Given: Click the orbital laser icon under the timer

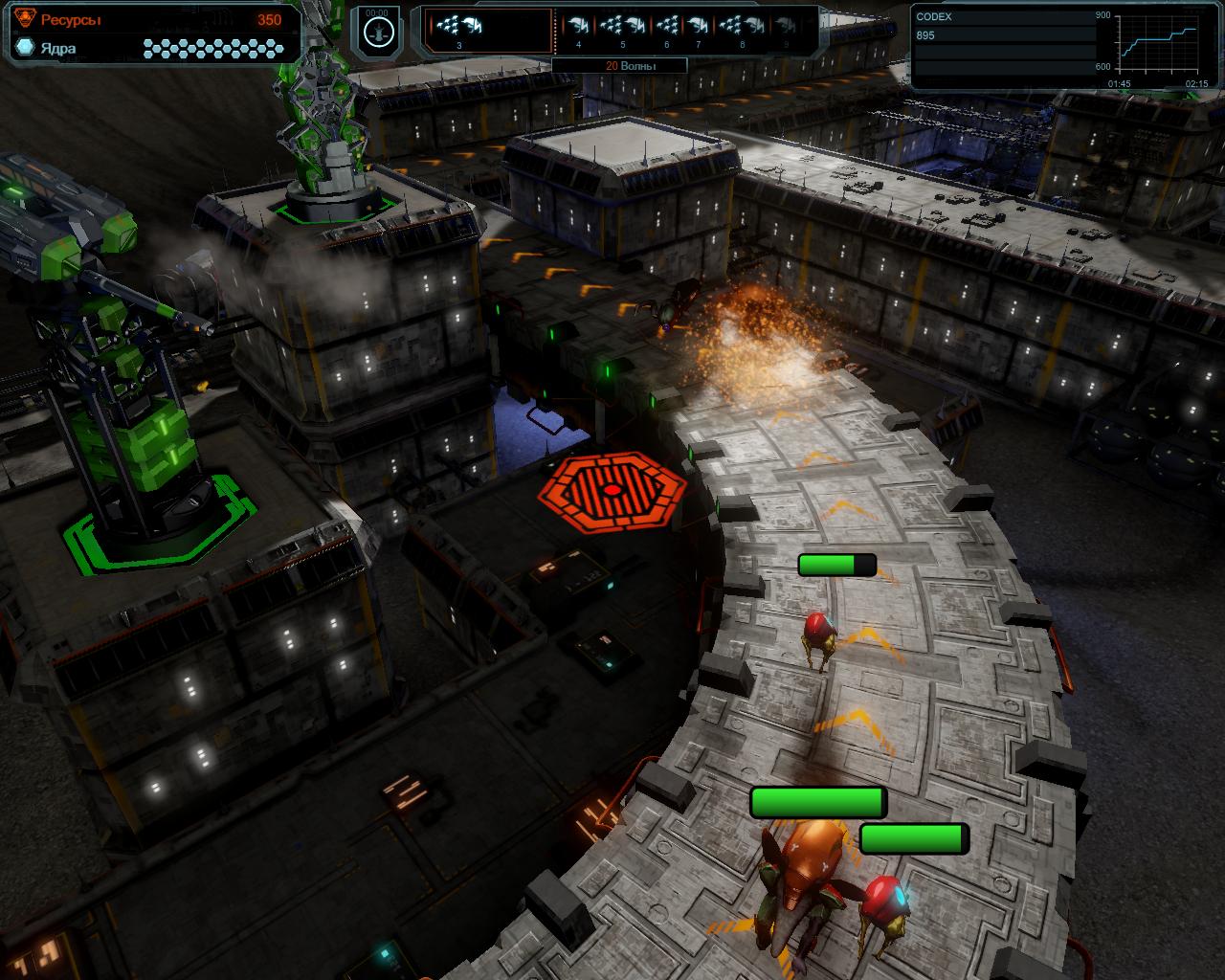Looking at the screenshot, I should tap(381, 32).
